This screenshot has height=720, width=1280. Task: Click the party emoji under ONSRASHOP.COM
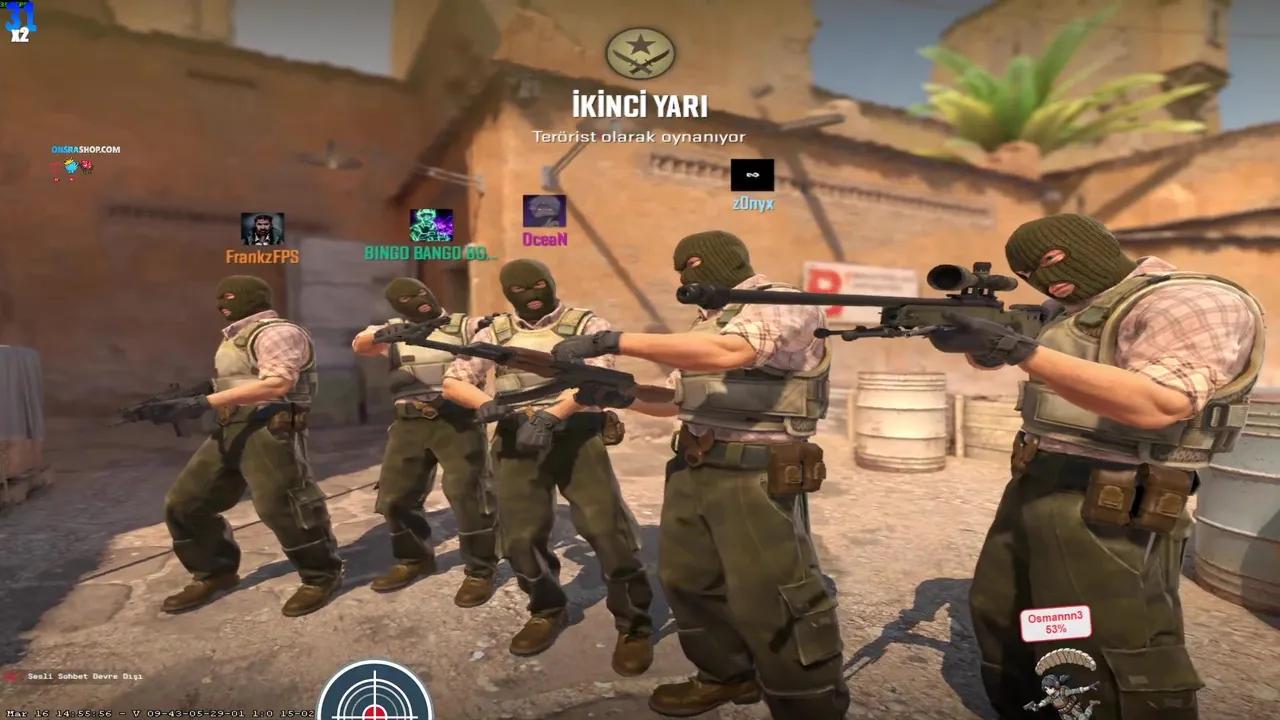click(71, 166)
